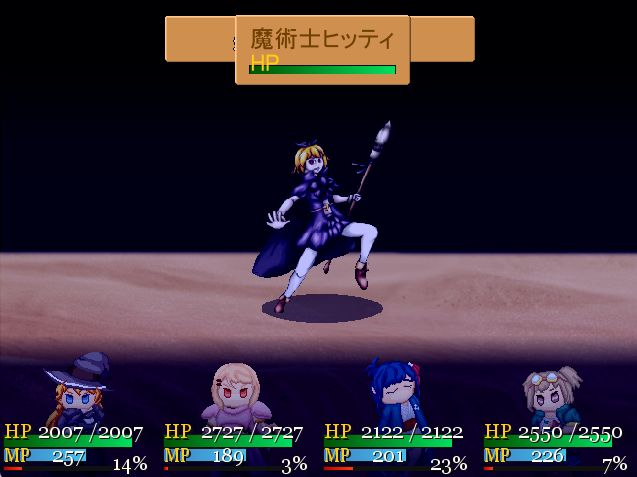Select the goggles-wearing party member portrait
Image resolution: width=637 pixels, height=477 pixels.
pyautogui.click(x=554, y=395)
